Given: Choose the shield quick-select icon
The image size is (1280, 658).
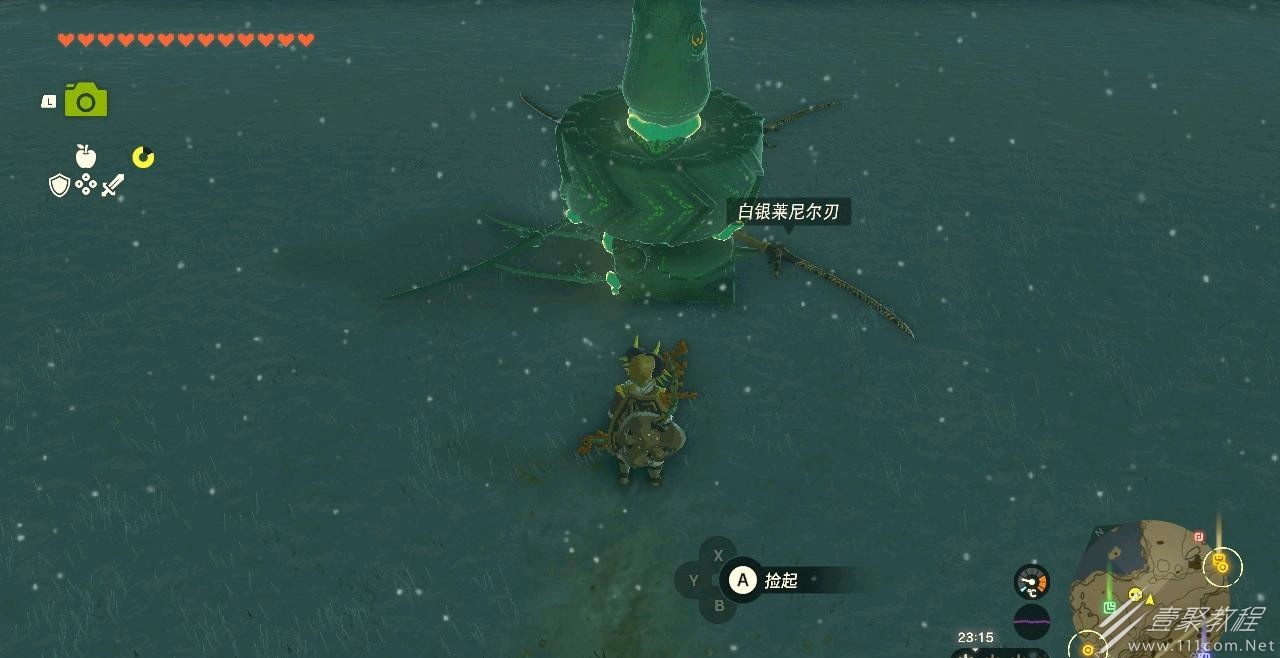Looking at the screenshot, I should [x=59, y=185].
